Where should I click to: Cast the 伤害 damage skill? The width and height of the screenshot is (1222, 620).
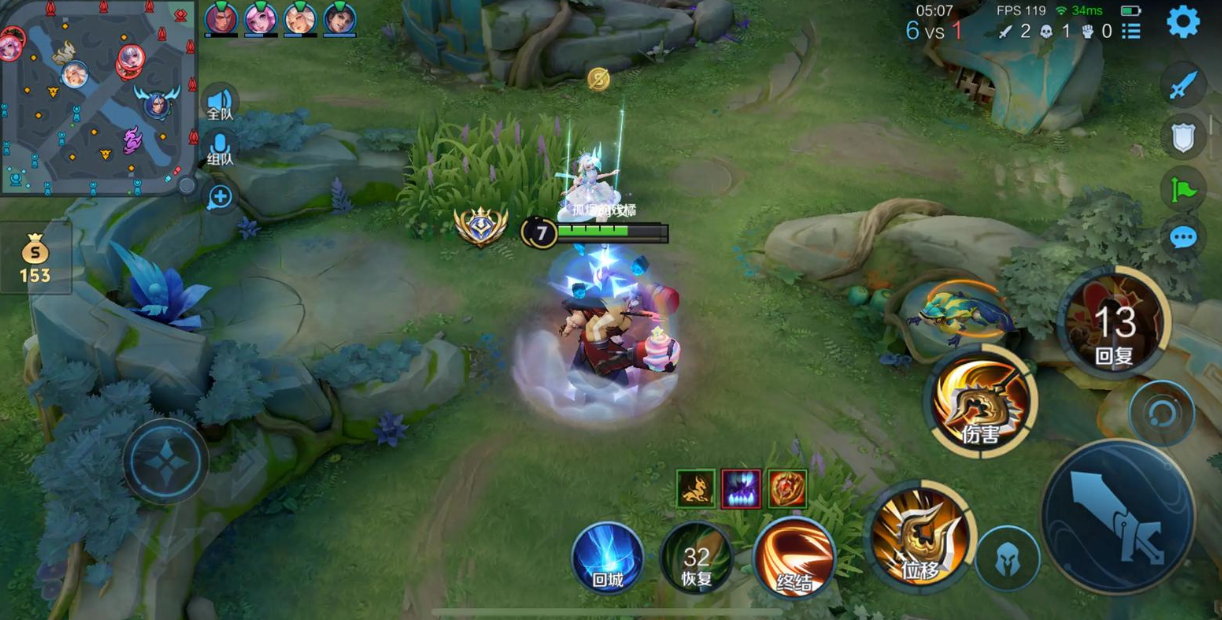980,401
